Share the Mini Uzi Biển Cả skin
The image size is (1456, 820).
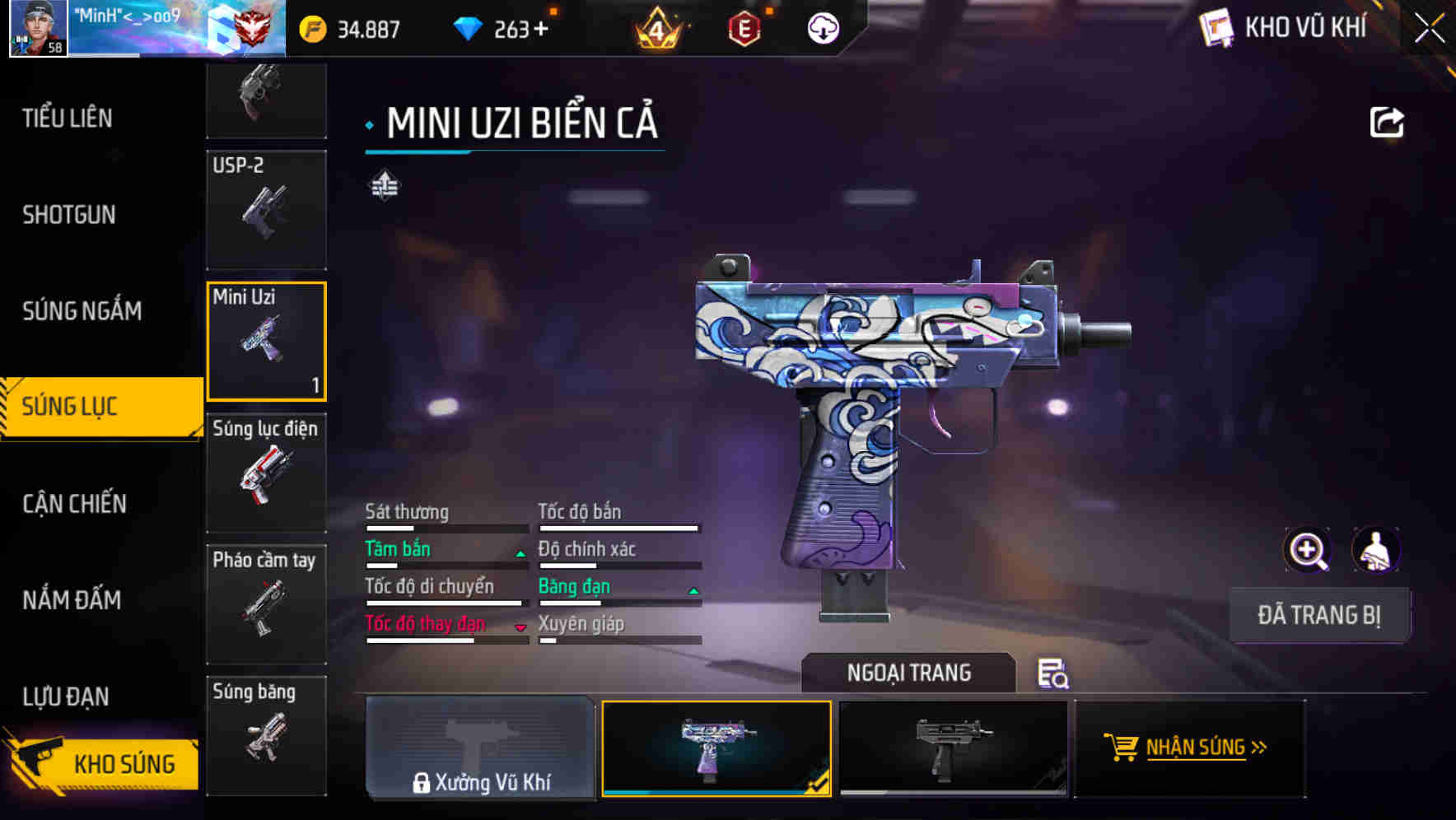[1386, 123]
